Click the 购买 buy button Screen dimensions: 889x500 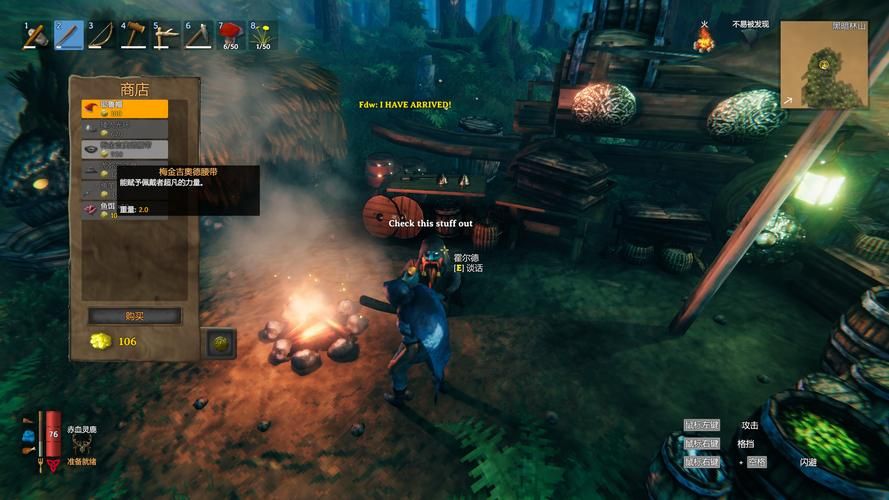(x=135, y=316)
